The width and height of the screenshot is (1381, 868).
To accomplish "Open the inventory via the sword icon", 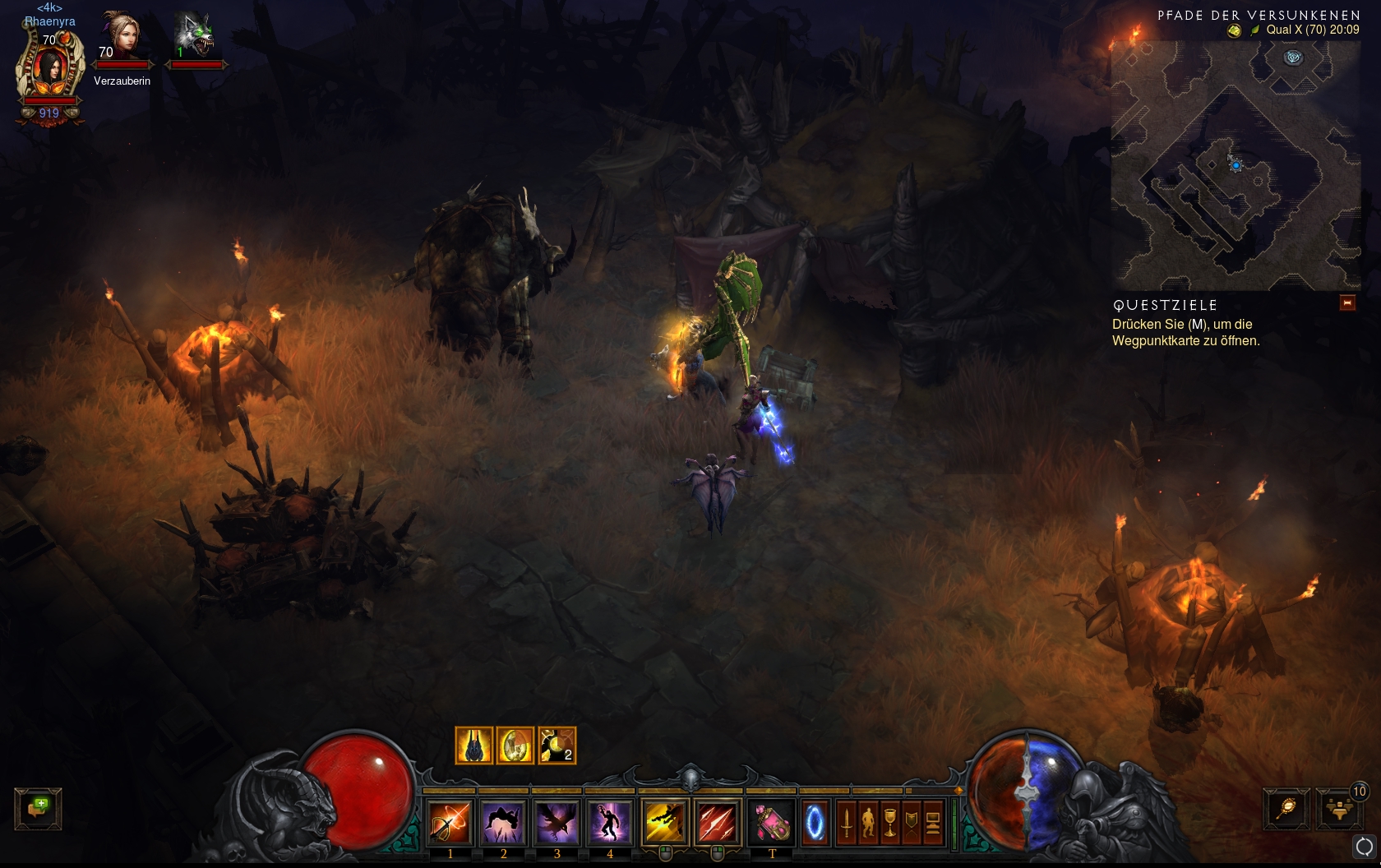I will pos(847,822).
